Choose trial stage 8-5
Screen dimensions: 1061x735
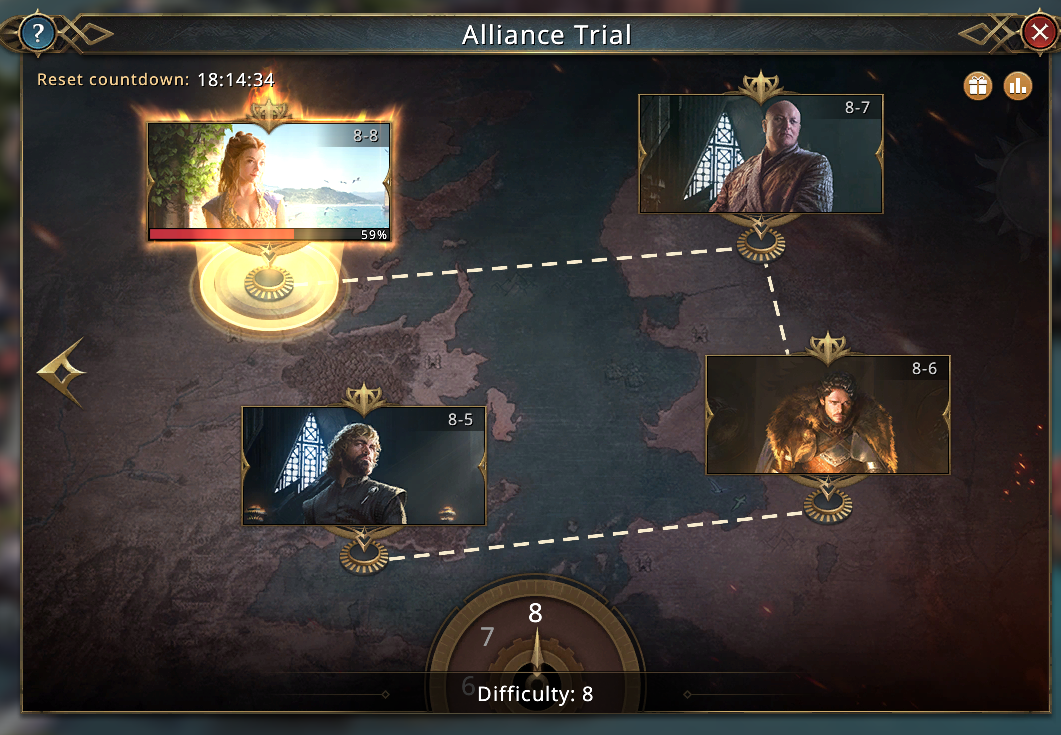click(364, 465)
